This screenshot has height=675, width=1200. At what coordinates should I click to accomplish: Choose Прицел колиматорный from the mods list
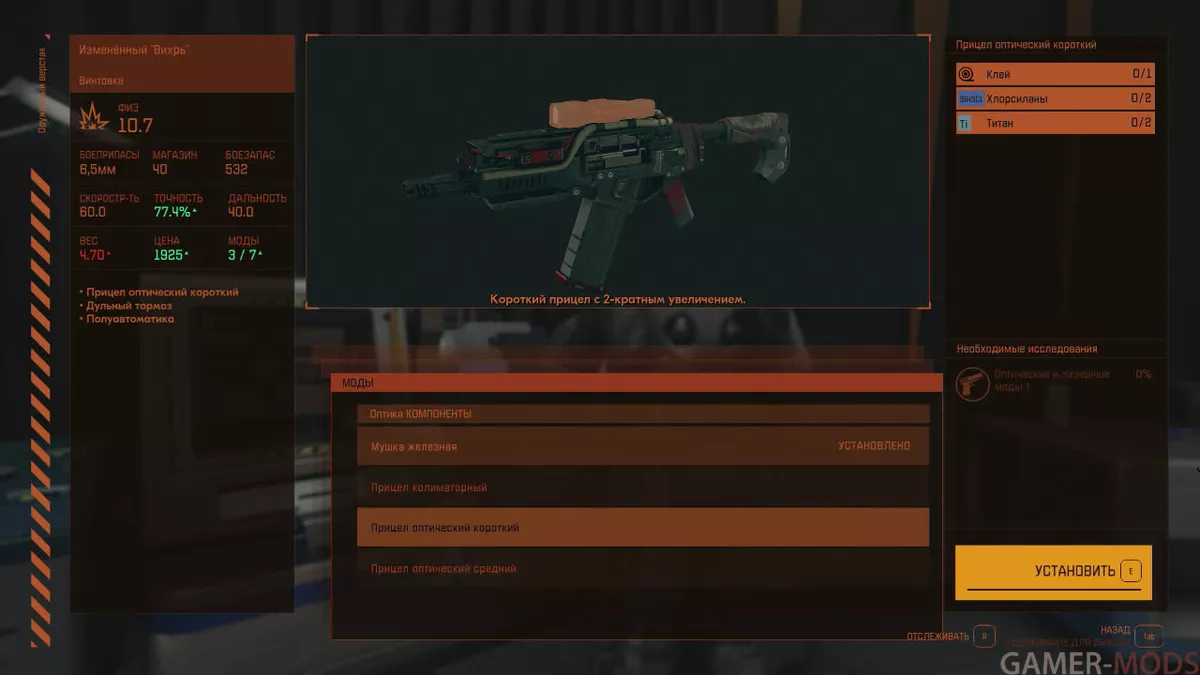(x=642, y=487)
